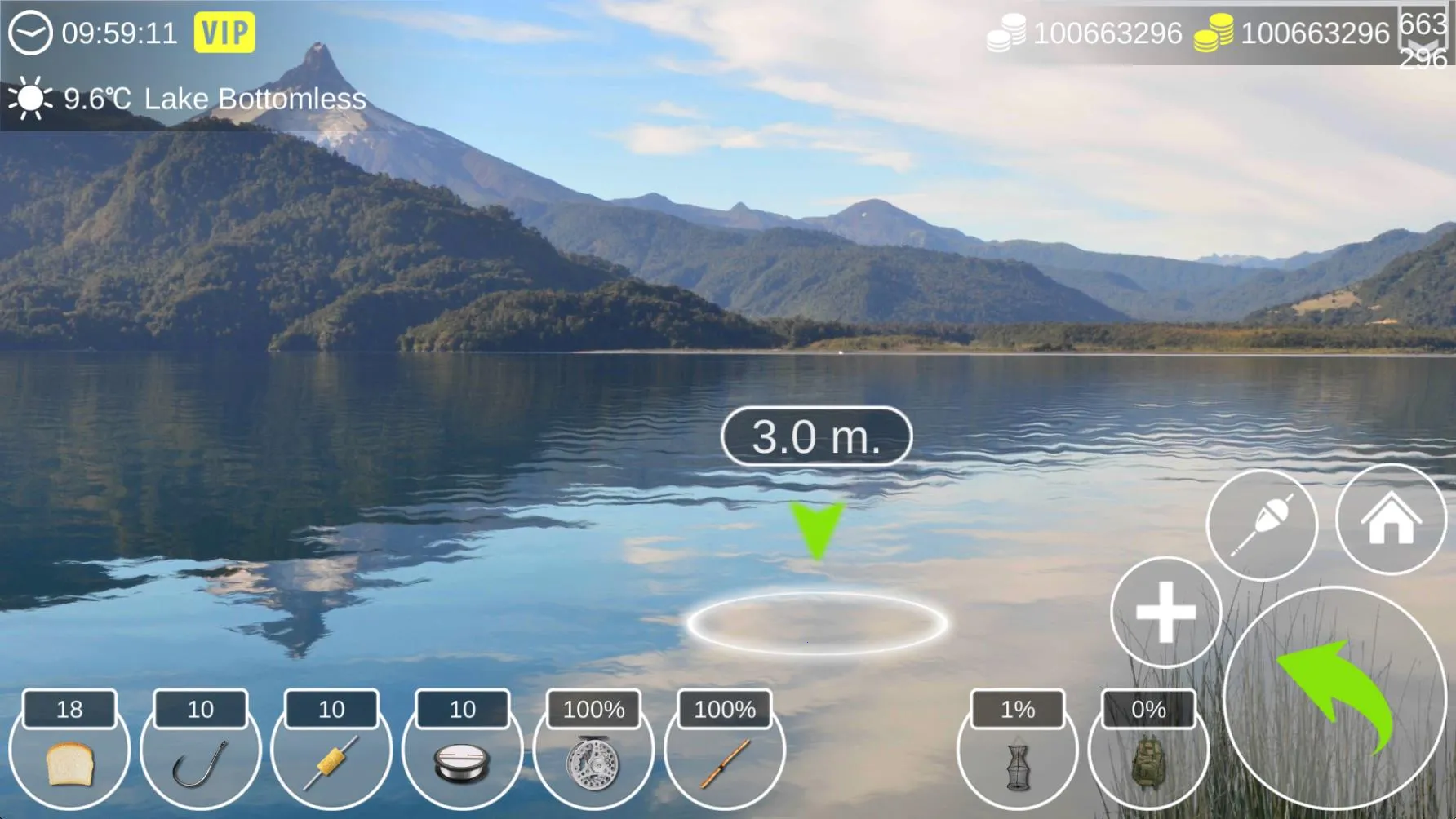Select the quill float lure
The width and height of the screenshot is (1456, 819).
tap(331, 763)
